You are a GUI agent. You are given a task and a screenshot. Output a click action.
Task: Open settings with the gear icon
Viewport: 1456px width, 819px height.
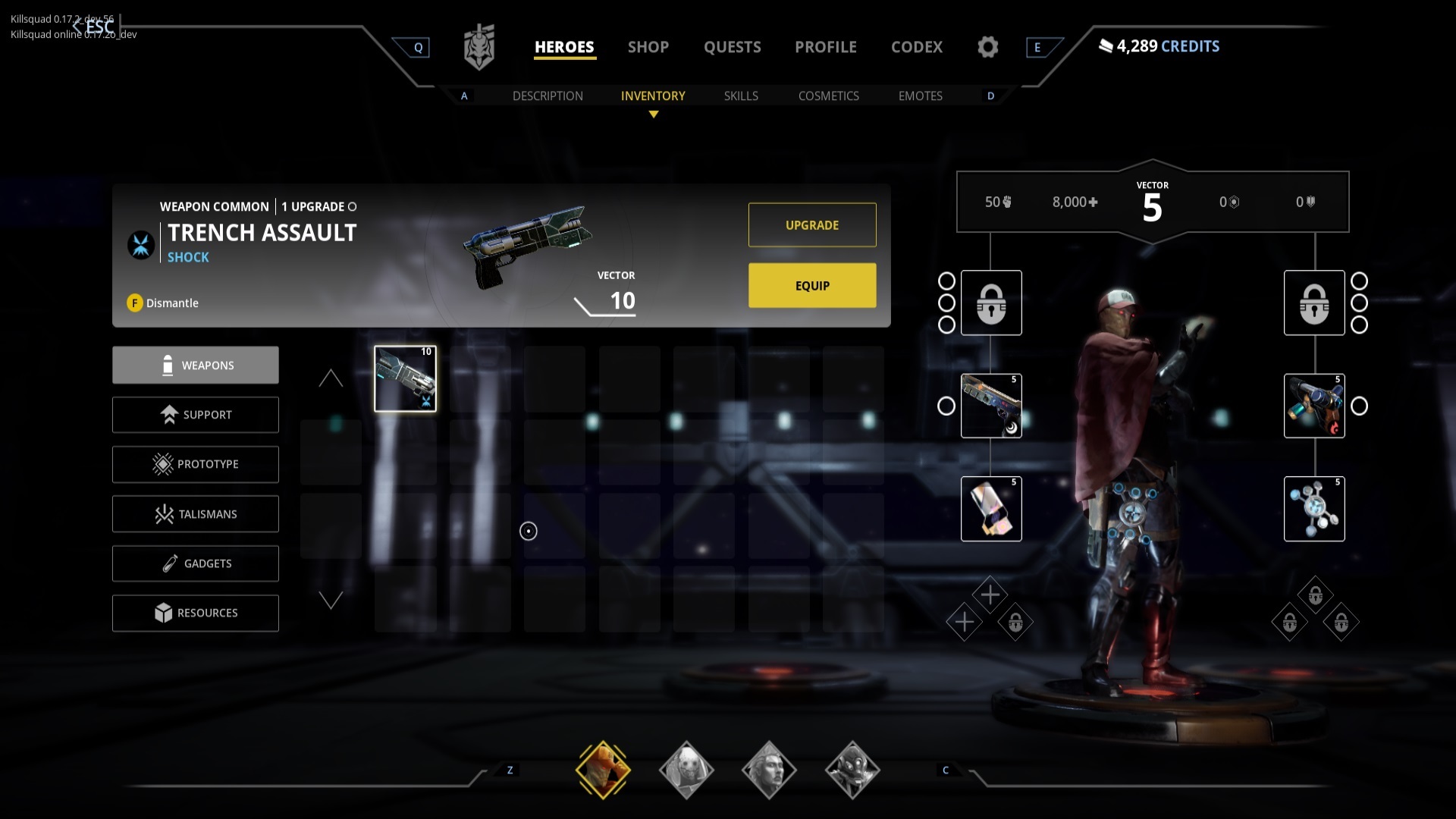(x=987, y=47)
